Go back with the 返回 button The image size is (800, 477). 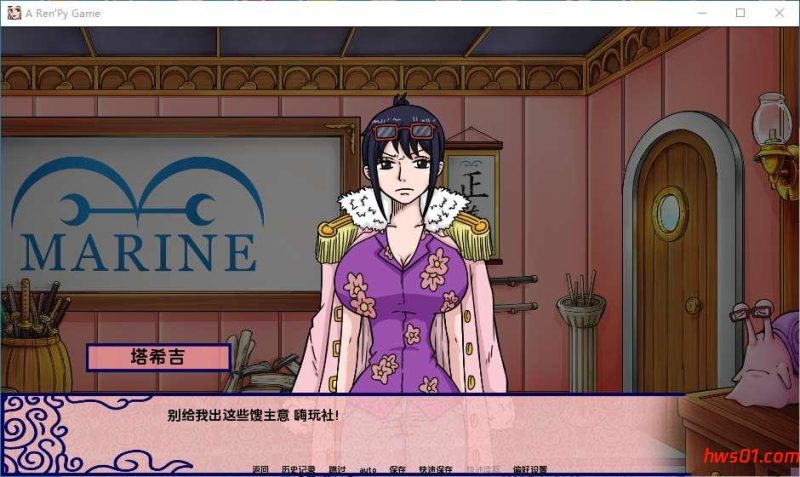click(x=261, y=469)
